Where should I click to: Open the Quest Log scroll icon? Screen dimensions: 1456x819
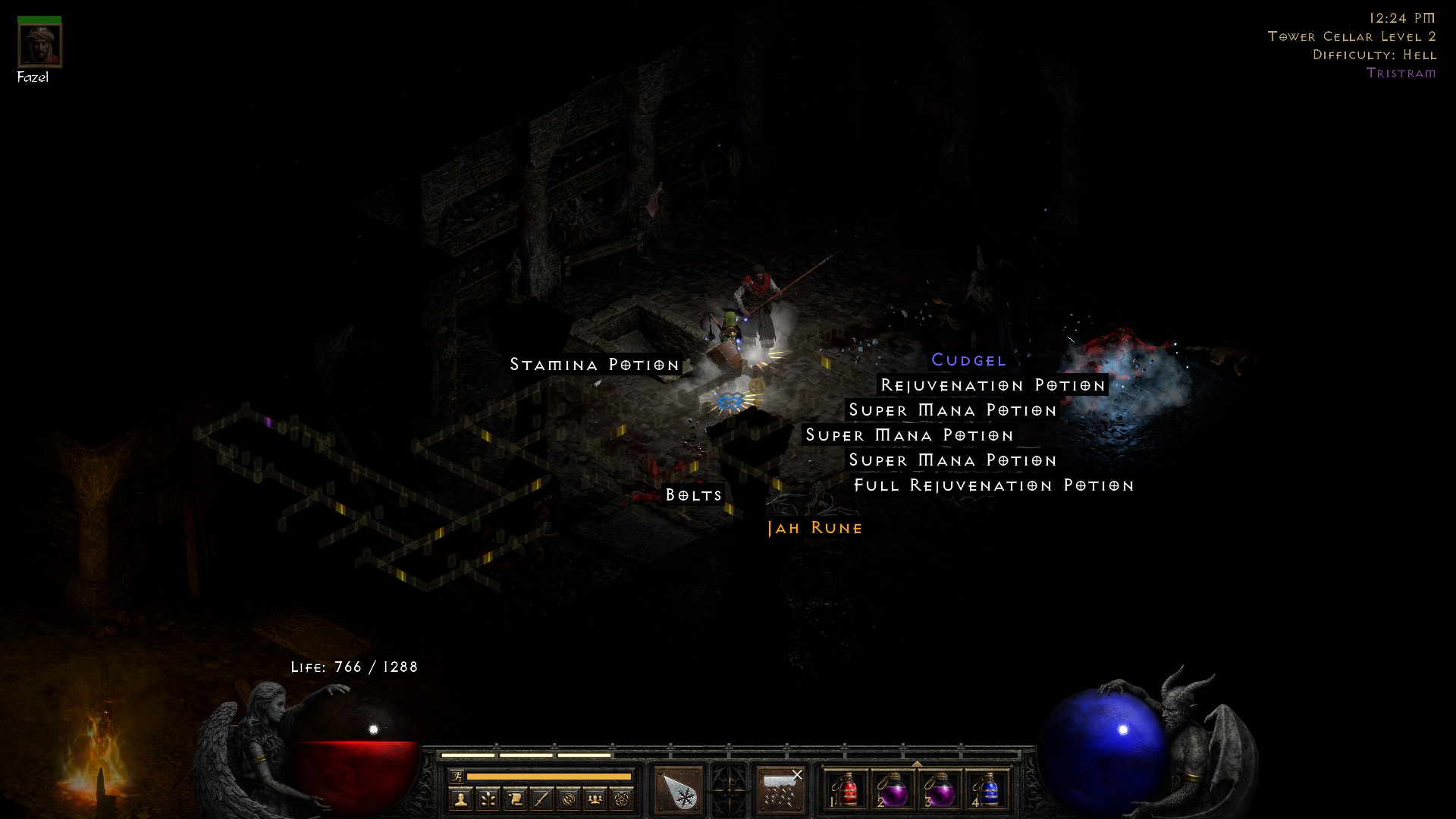516,798
